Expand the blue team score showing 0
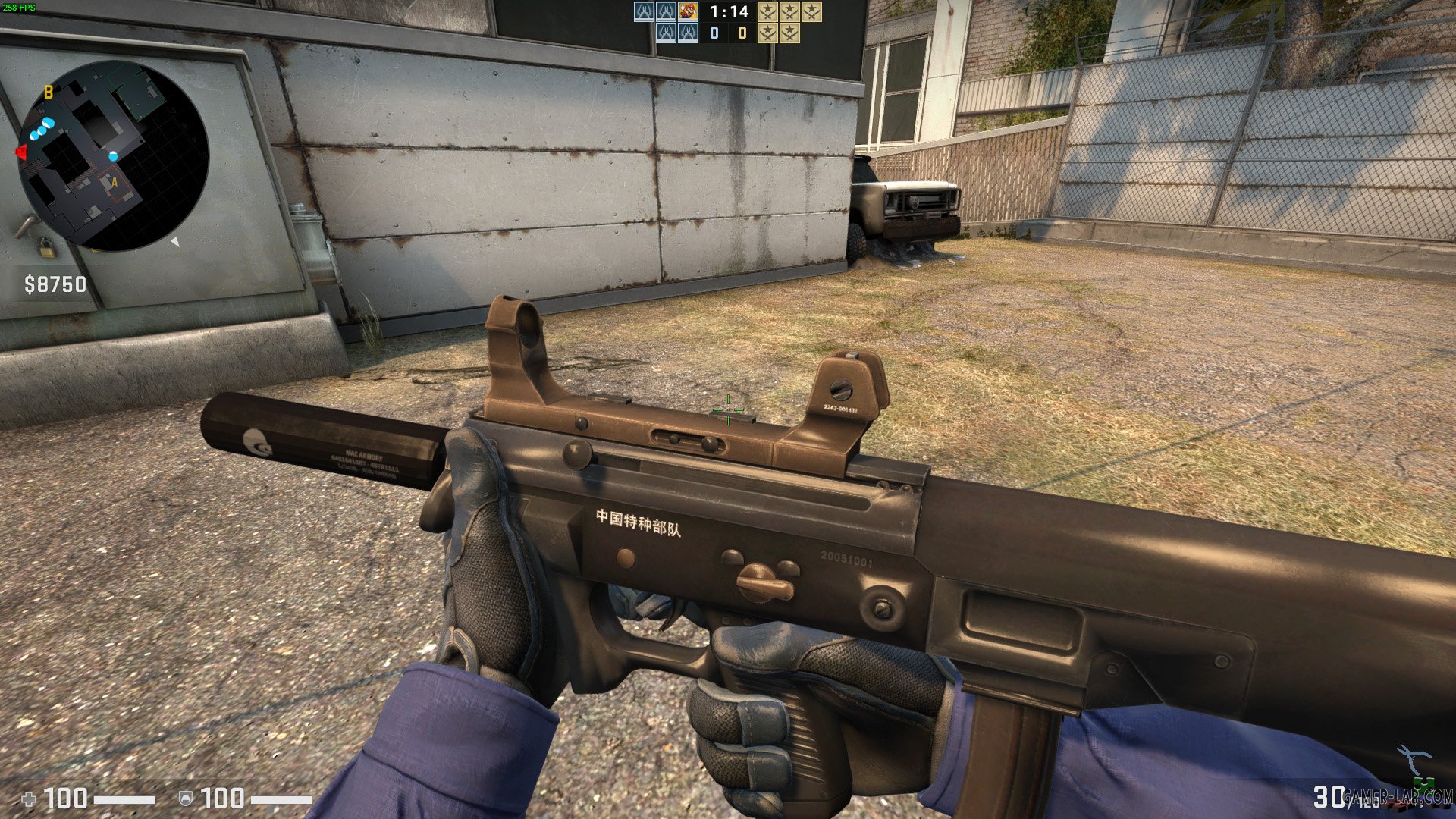1456x819 pixels. tap(714, 33)
